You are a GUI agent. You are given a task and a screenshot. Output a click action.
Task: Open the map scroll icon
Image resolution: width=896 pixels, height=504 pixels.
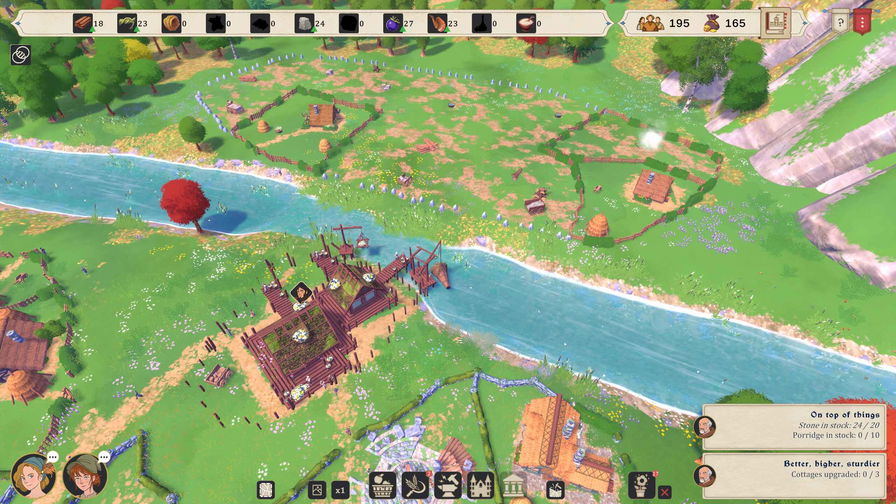pos(265,490)
